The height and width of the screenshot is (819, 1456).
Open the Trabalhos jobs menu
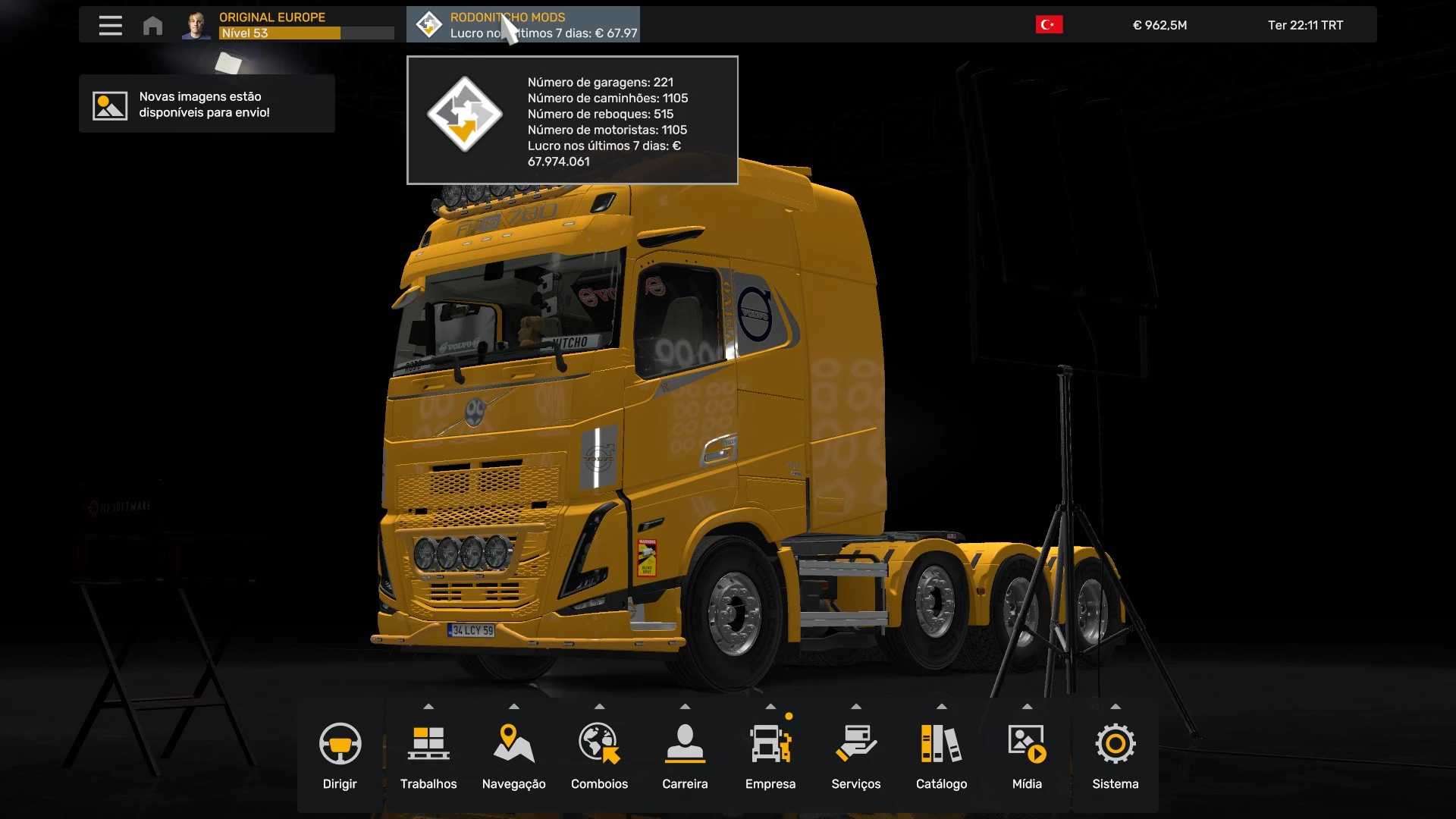(x=428, y=755)
